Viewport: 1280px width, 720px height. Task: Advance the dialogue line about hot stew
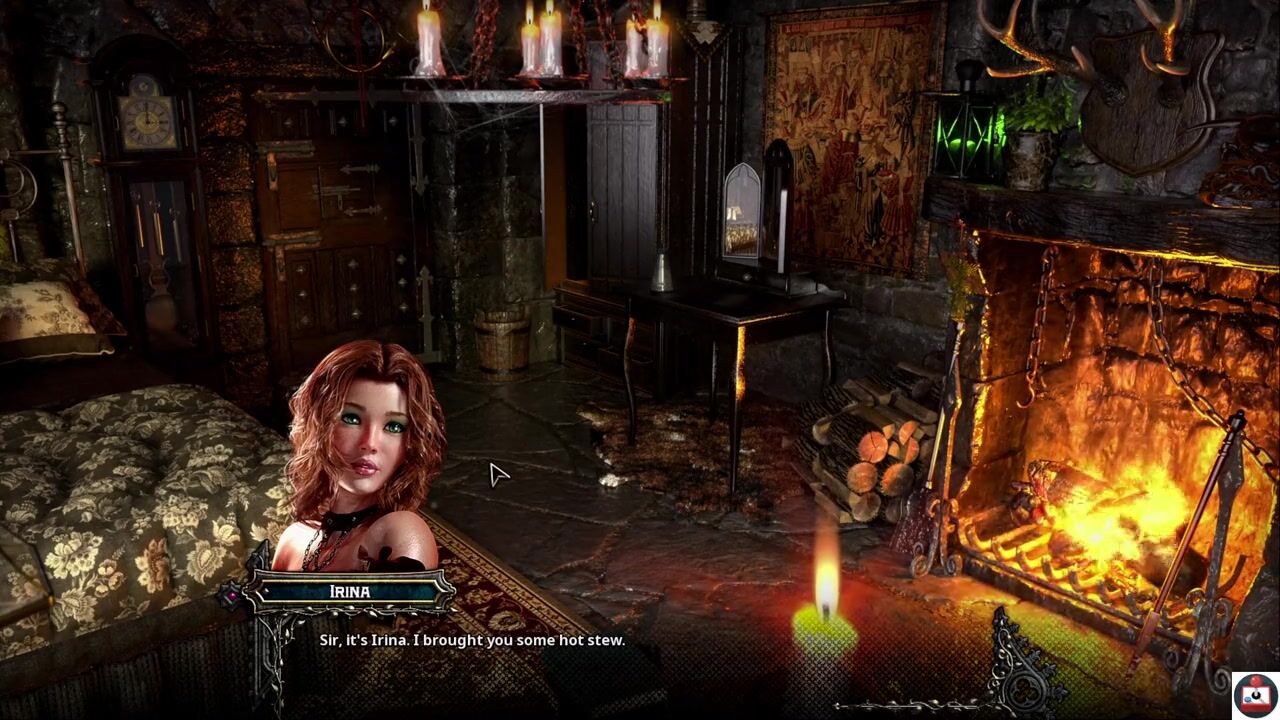pyautogui.click(x=472, y=640)
